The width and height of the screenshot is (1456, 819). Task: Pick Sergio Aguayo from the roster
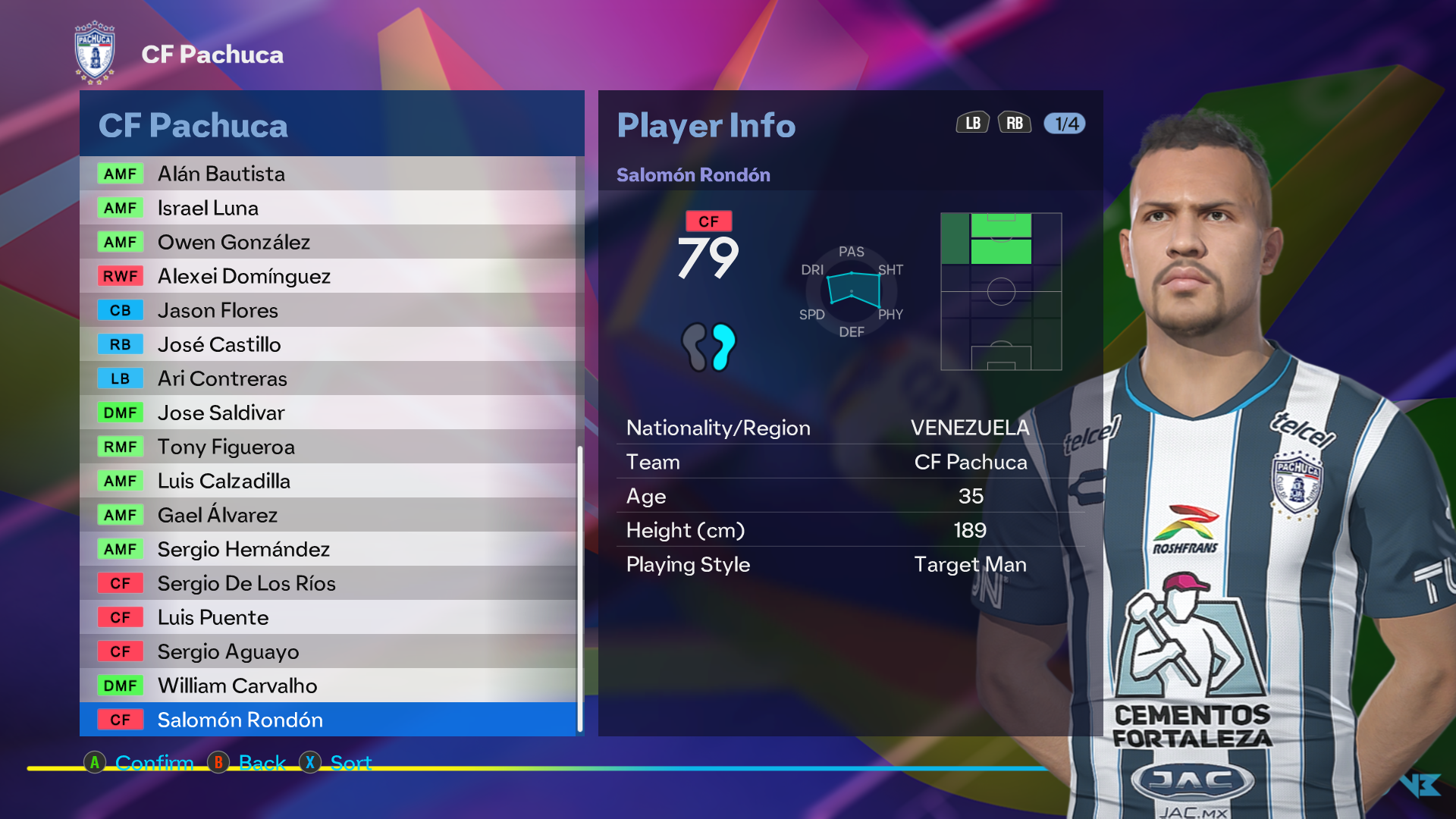pyautogui.click(x=328, y=651)
